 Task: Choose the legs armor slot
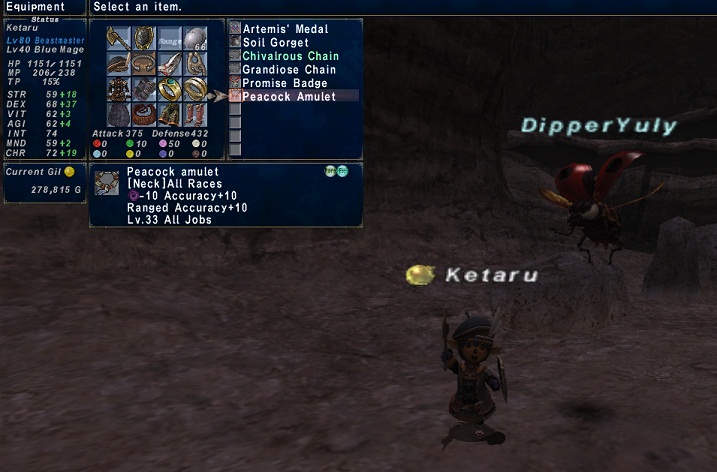(170, 113)
